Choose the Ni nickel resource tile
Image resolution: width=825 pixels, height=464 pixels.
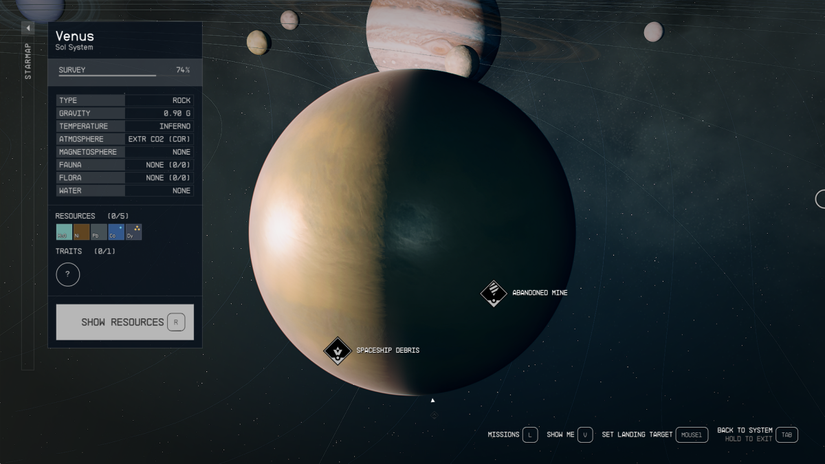coord(81,232)
